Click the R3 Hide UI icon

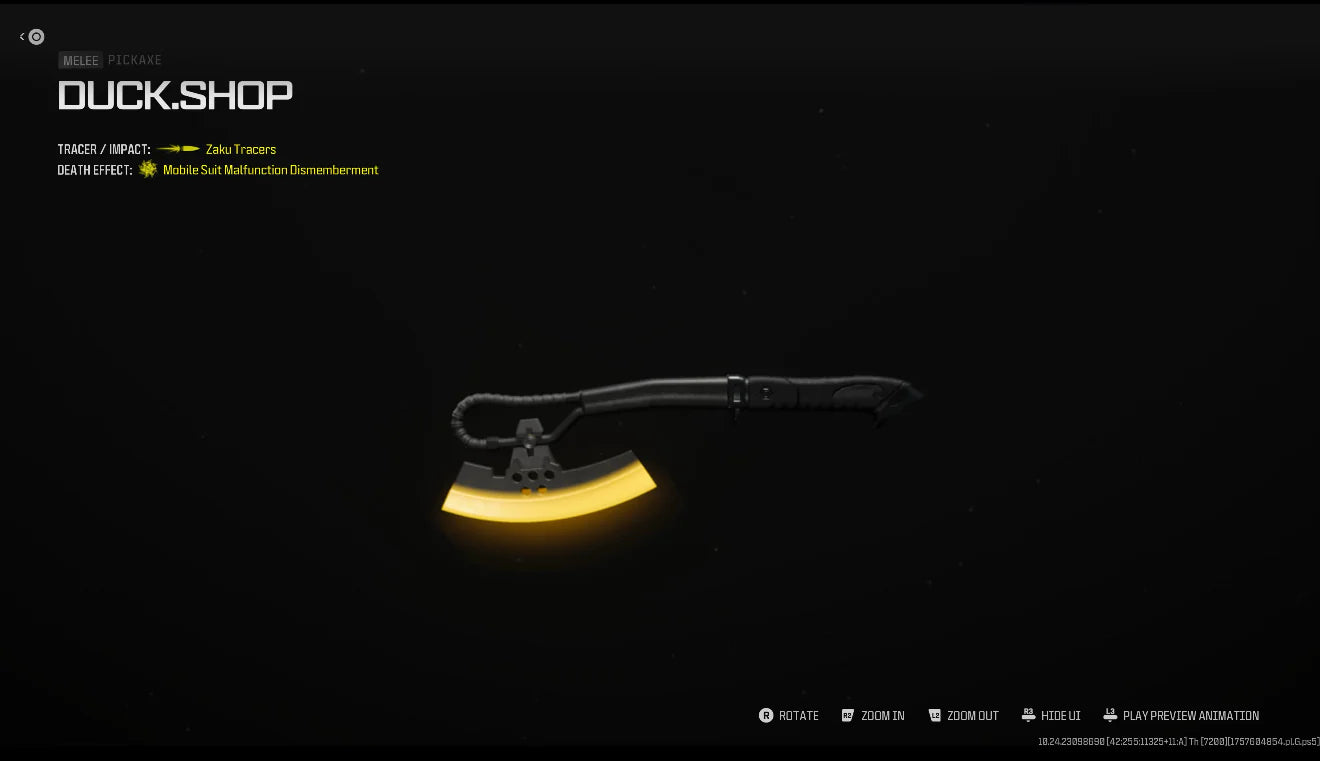[1029, 715]
